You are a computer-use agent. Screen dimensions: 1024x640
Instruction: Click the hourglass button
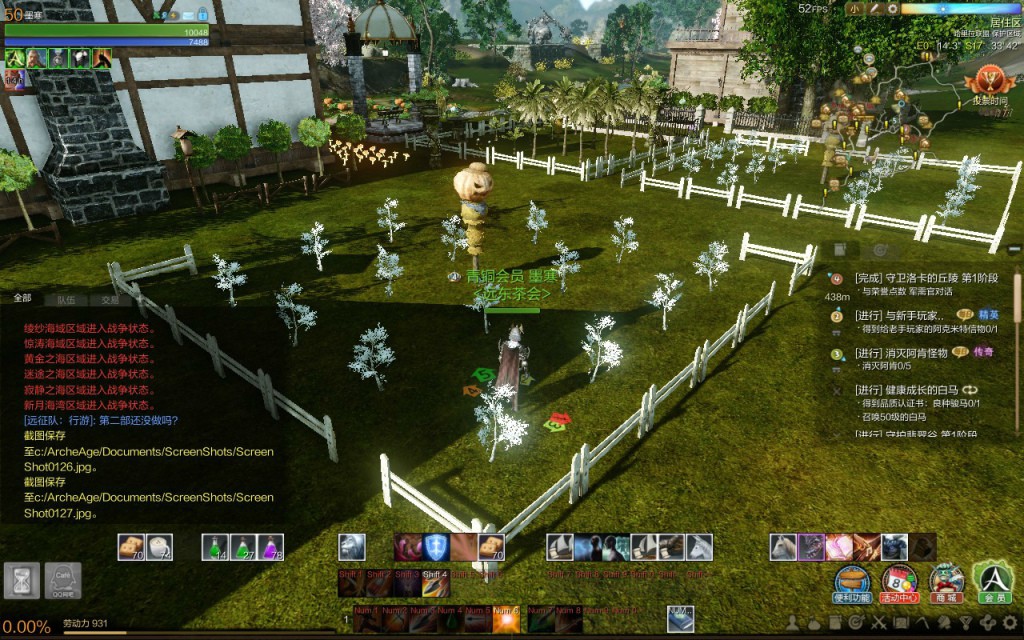[x=21, y=581]
